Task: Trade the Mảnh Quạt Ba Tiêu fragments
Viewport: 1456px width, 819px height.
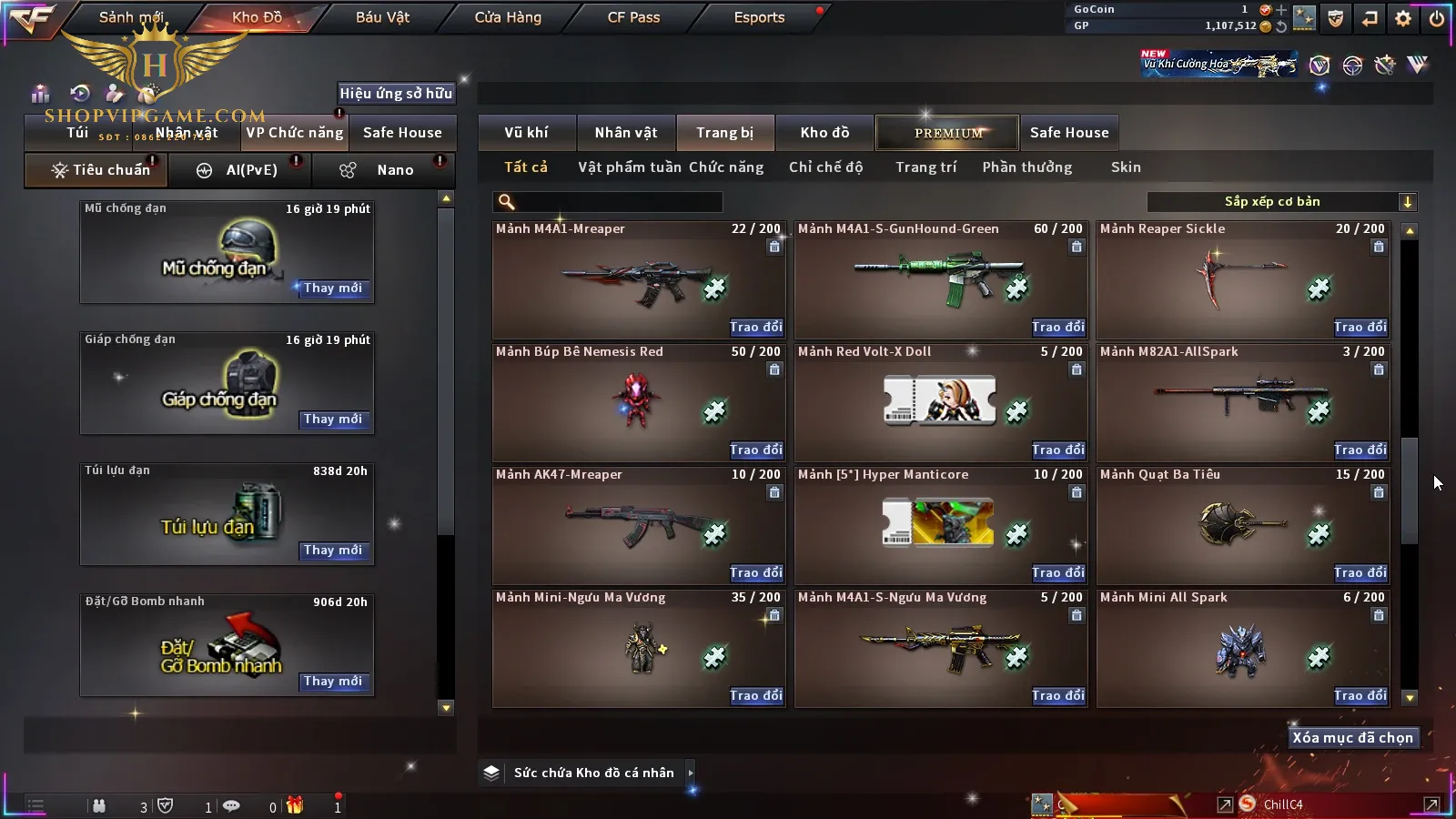Action: 1360,573
